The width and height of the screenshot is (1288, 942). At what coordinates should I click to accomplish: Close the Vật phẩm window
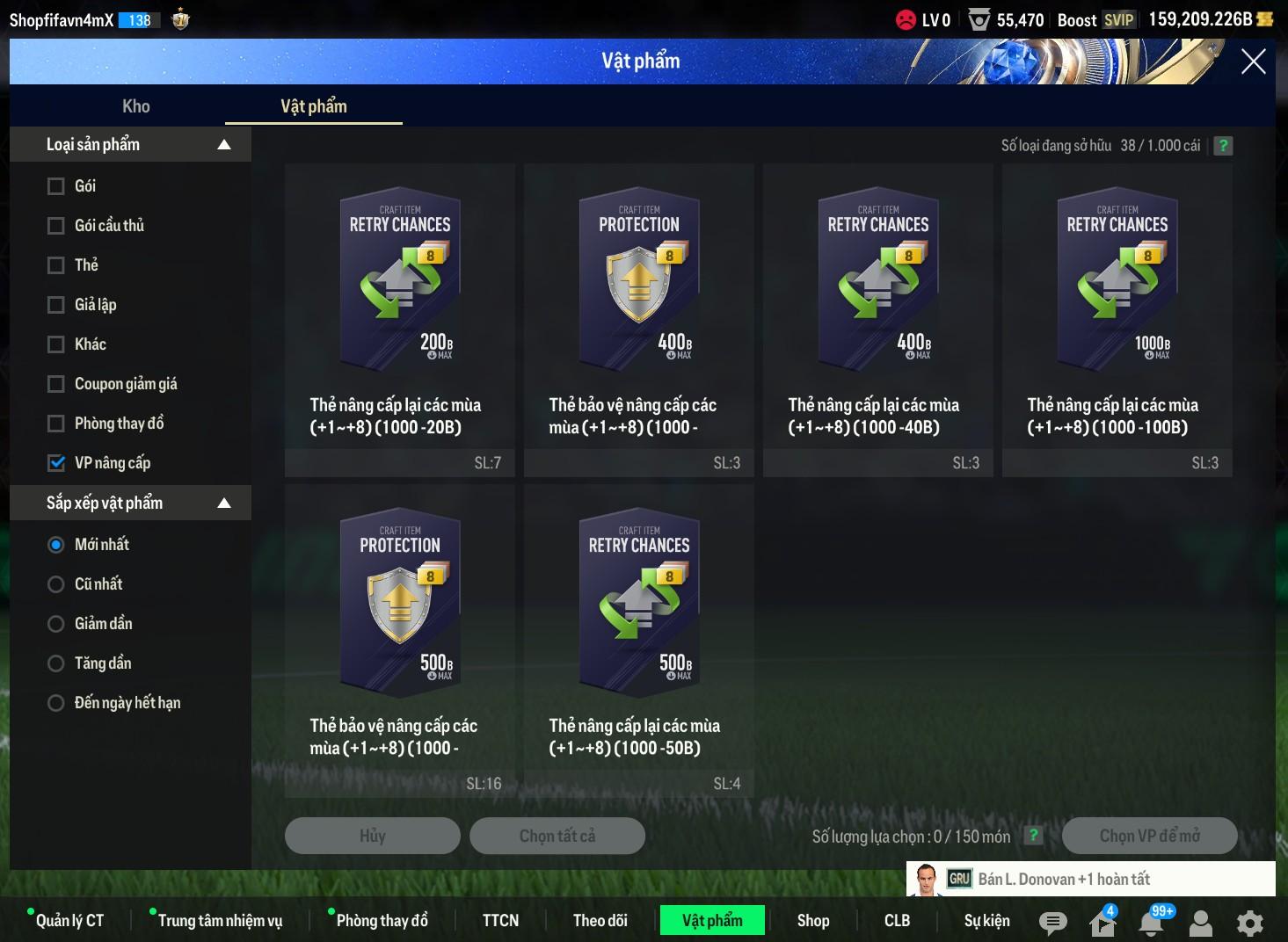[x=1253, y=62]
